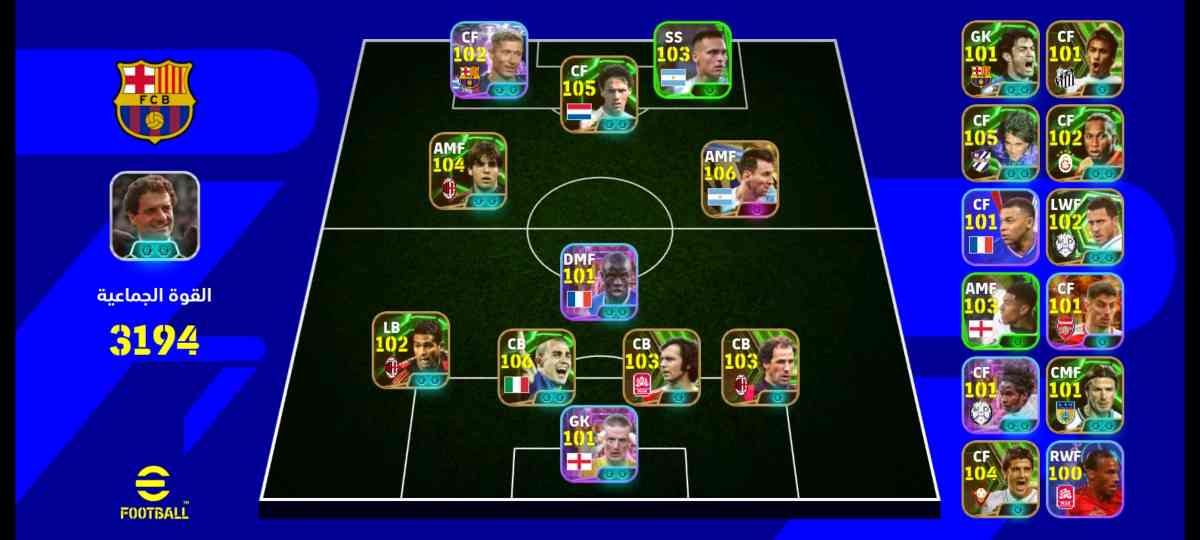Select the CMF 101 substitute card
The image size is (1200, 540).
1085,395
